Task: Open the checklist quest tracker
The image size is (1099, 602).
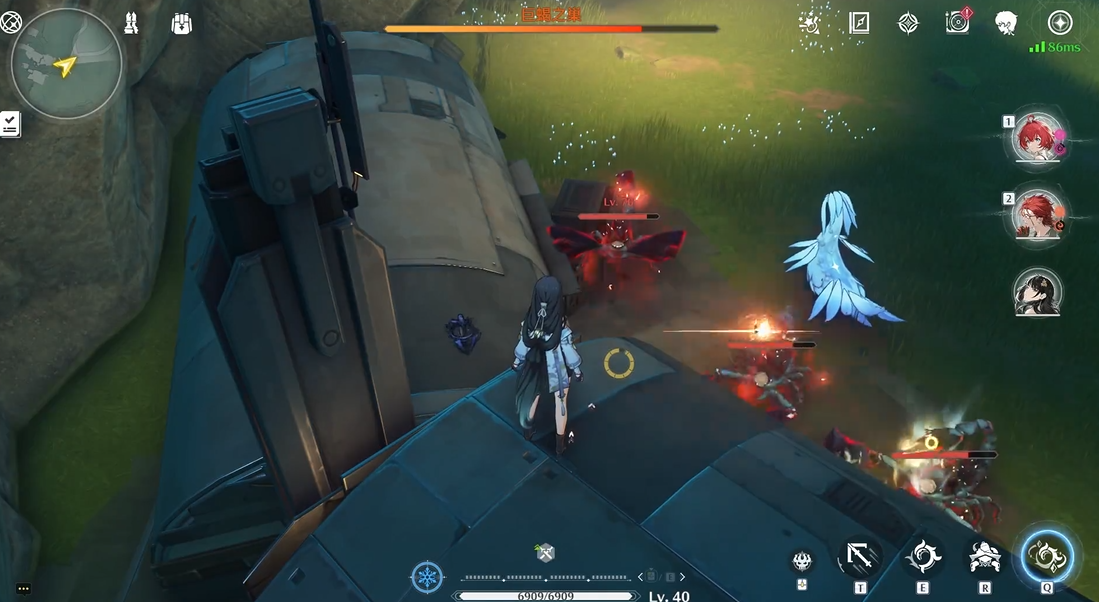Action: pos(10,124)
